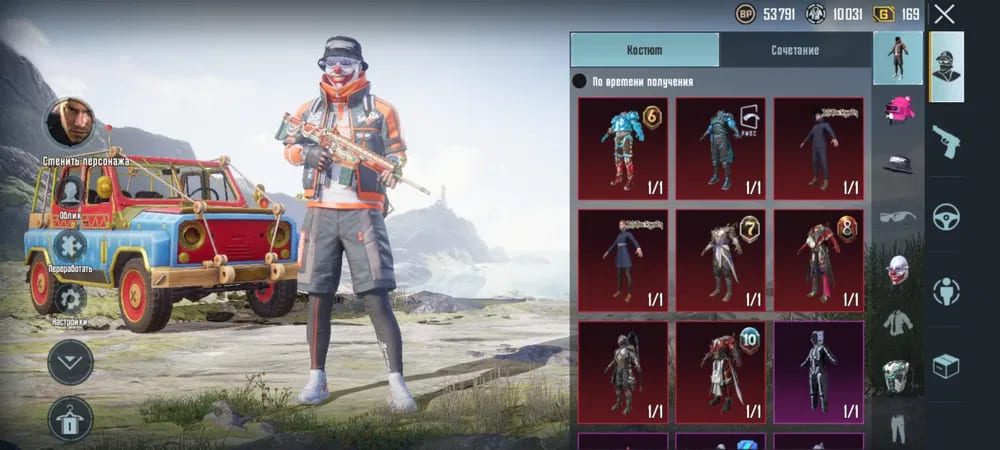This screenshot has height=450, width=1000.
Task: Select the pink helmet headgear category
Action: click(898, 109)
